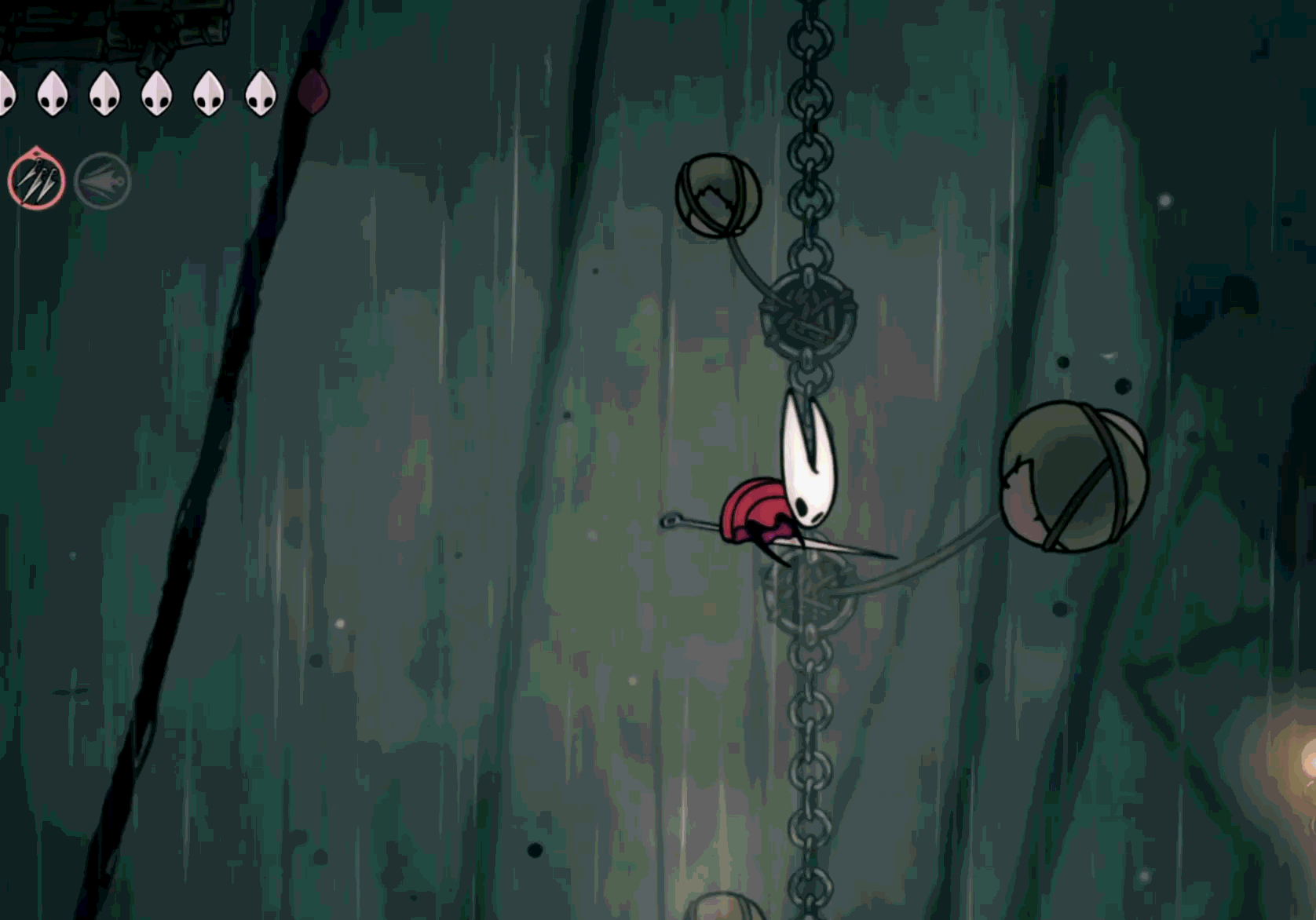Click the grayed-out secondary tool icon

[101, 182]
